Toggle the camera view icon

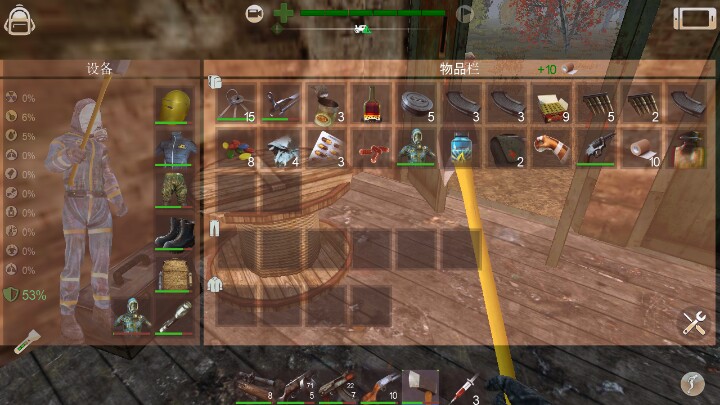pyautogui.click(x=256, y=14)
